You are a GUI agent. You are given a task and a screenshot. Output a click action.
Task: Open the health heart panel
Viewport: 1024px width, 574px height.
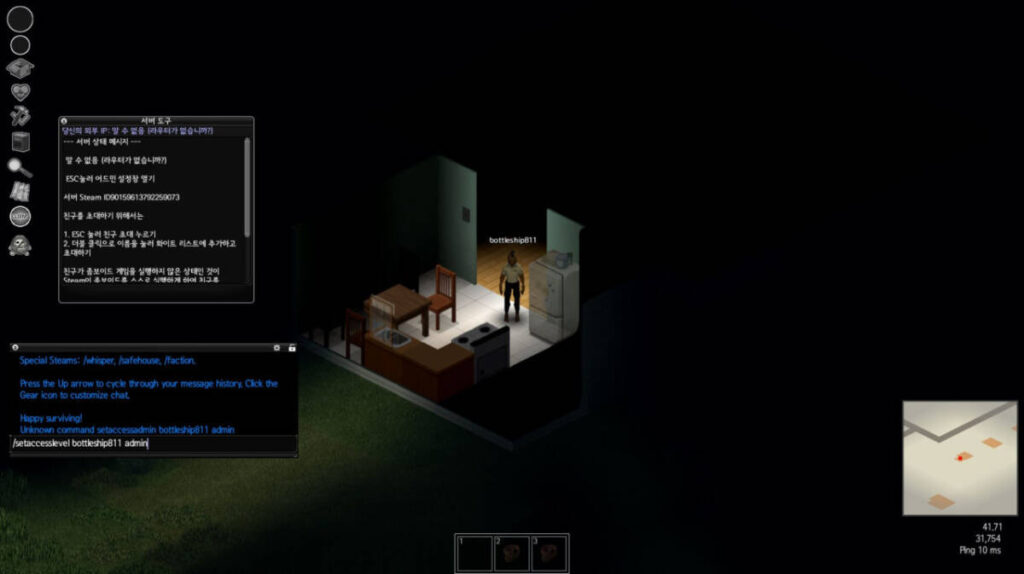click(x=20, y=92)
